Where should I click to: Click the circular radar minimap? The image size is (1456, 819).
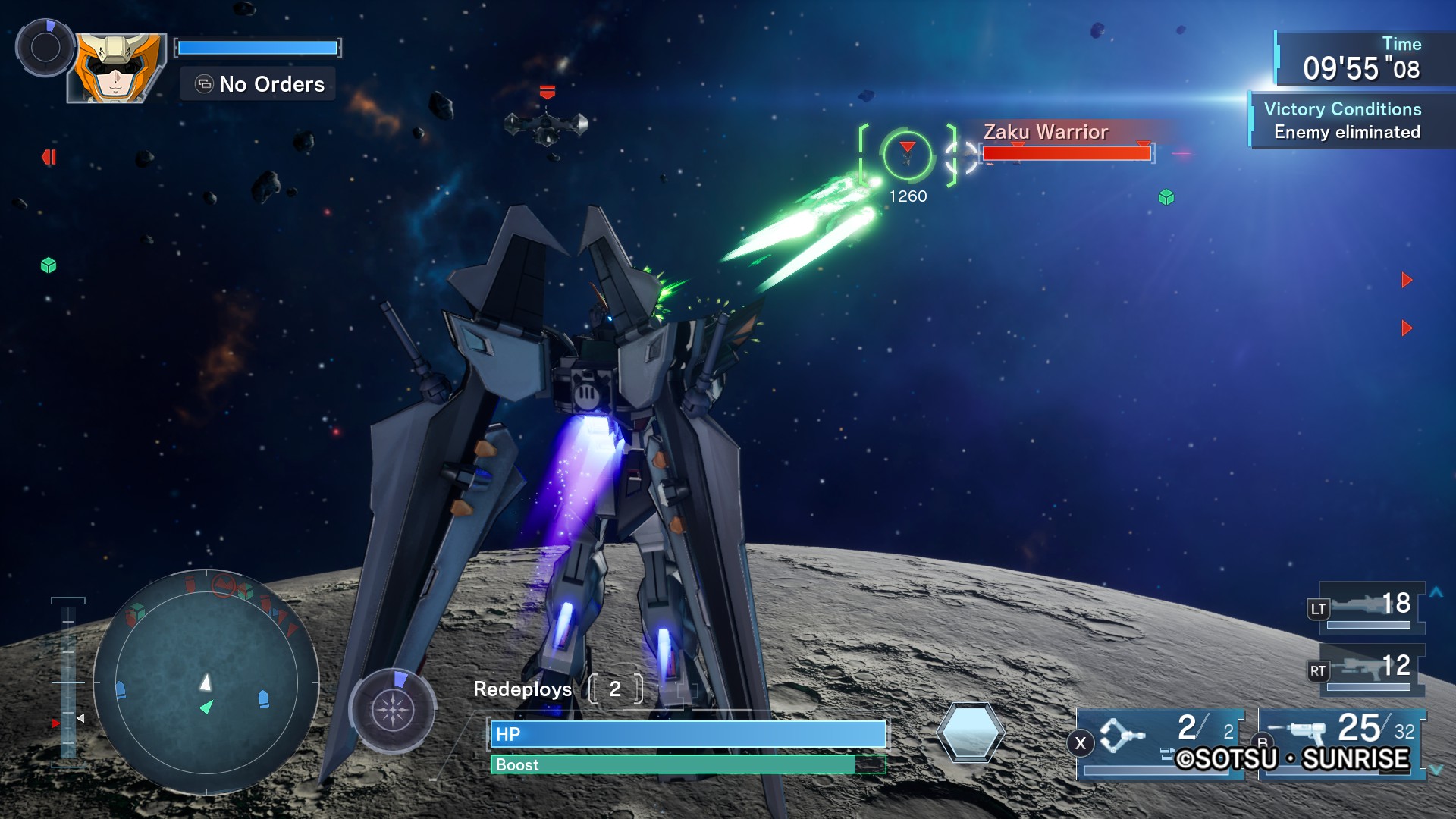[x=206, y=682]
